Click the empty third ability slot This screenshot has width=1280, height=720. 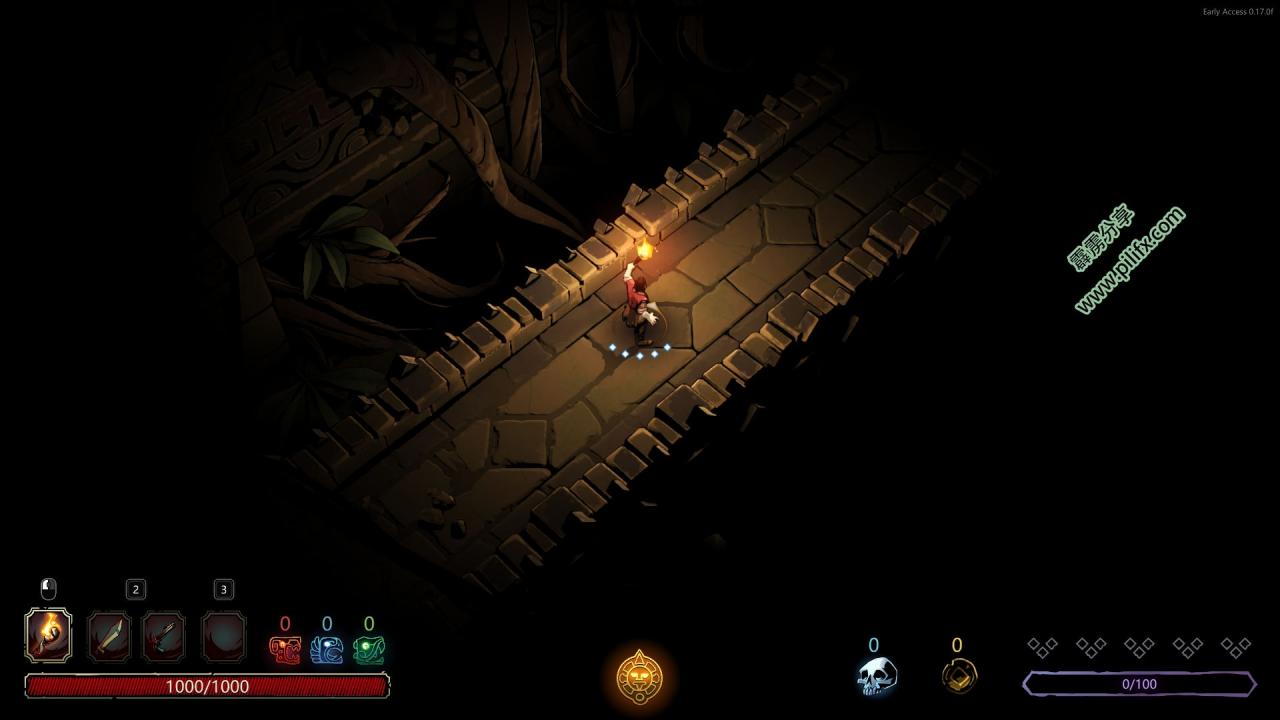[224, 636]
